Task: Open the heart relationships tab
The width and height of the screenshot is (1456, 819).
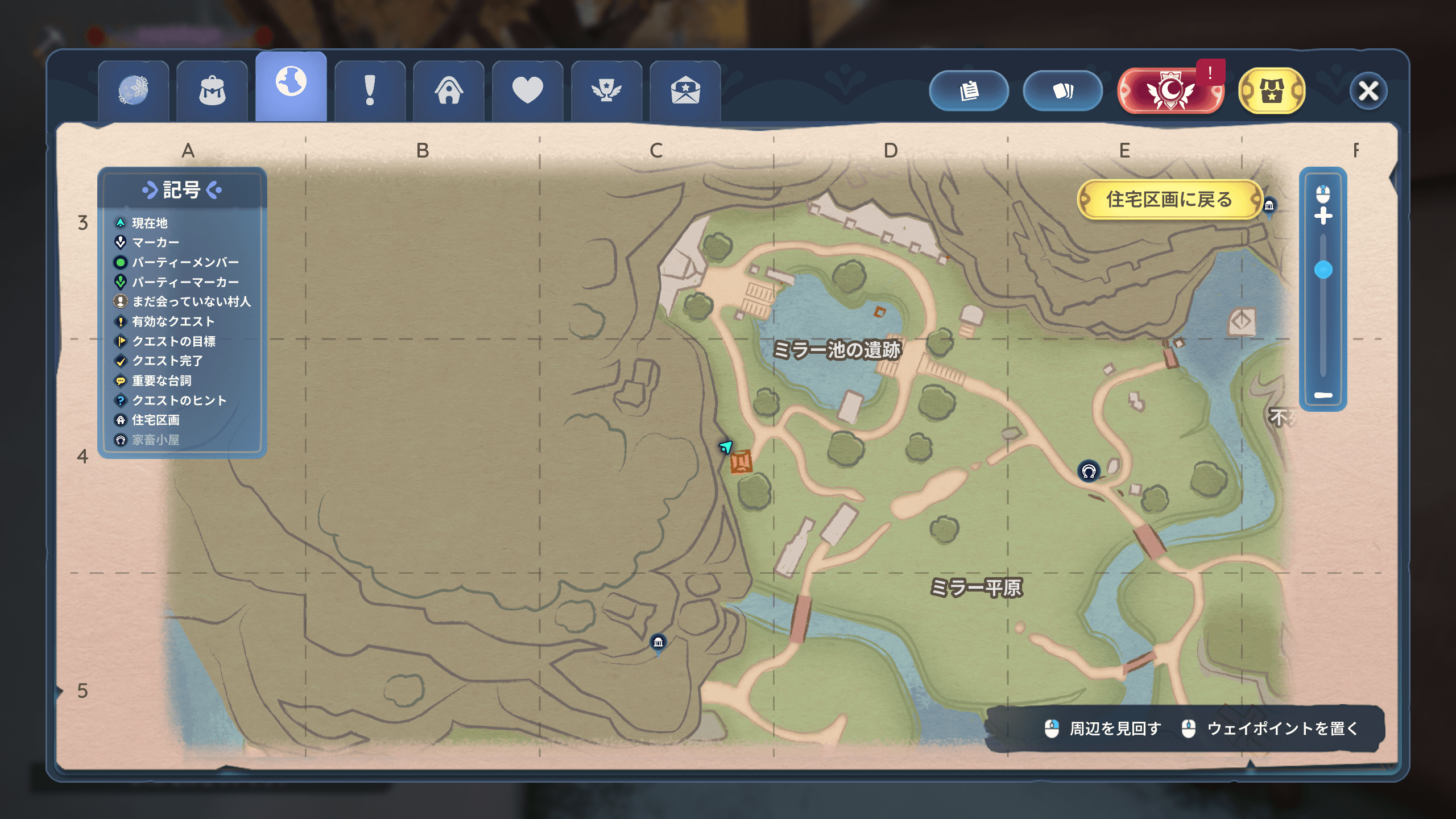Action: tap(527, 91)
